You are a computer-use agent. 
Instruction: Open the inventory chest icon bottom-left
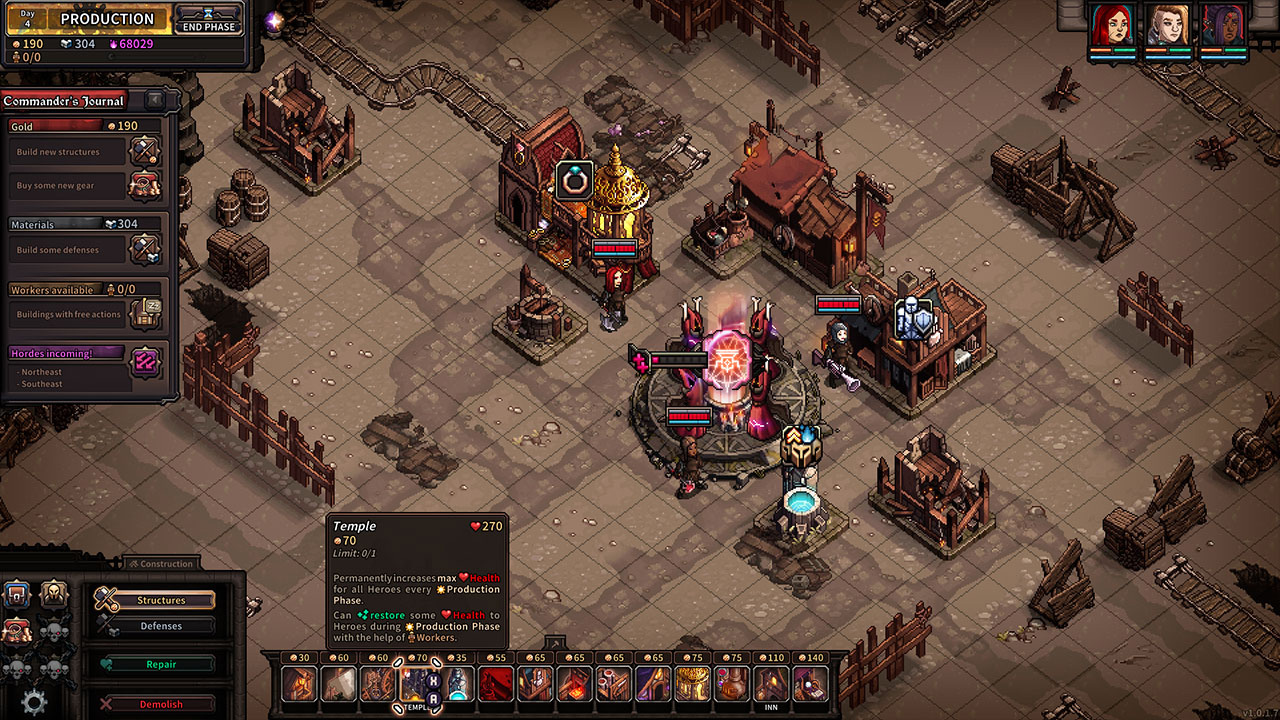16,596
